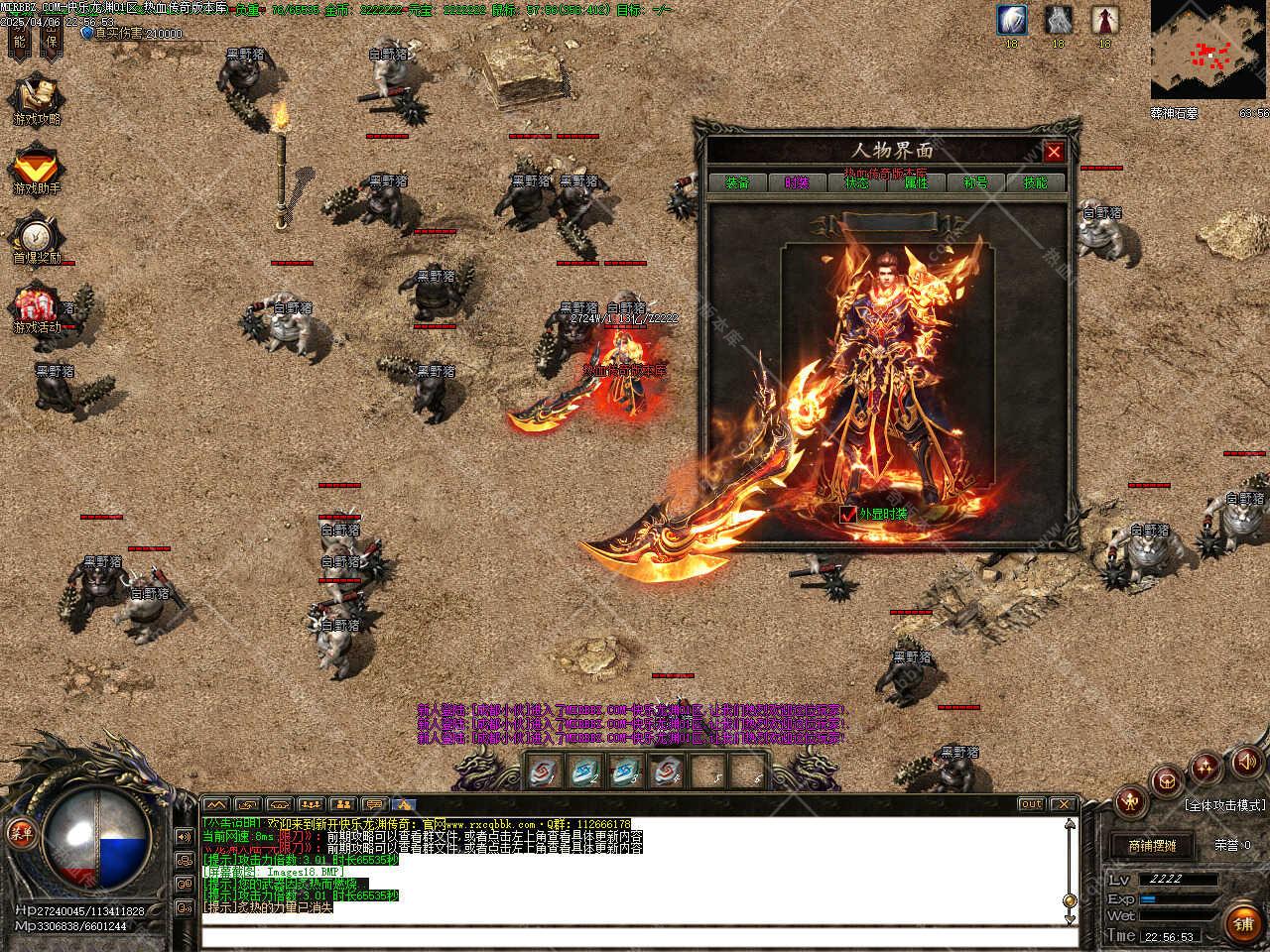Open the 游戏攻略 game guide icon

(37, 97)
